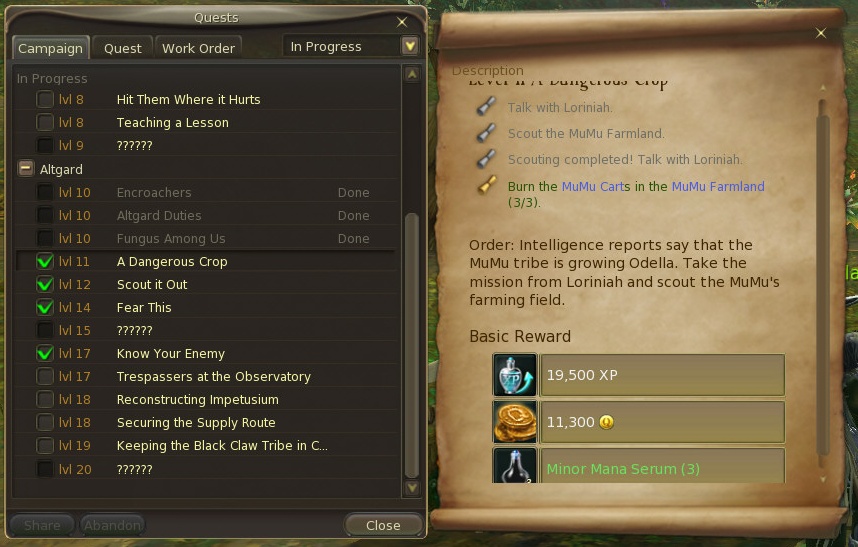Switch to the Work Order tab
Screen dimensions: 858x547
pyautogui.click(x=198, y=48)
